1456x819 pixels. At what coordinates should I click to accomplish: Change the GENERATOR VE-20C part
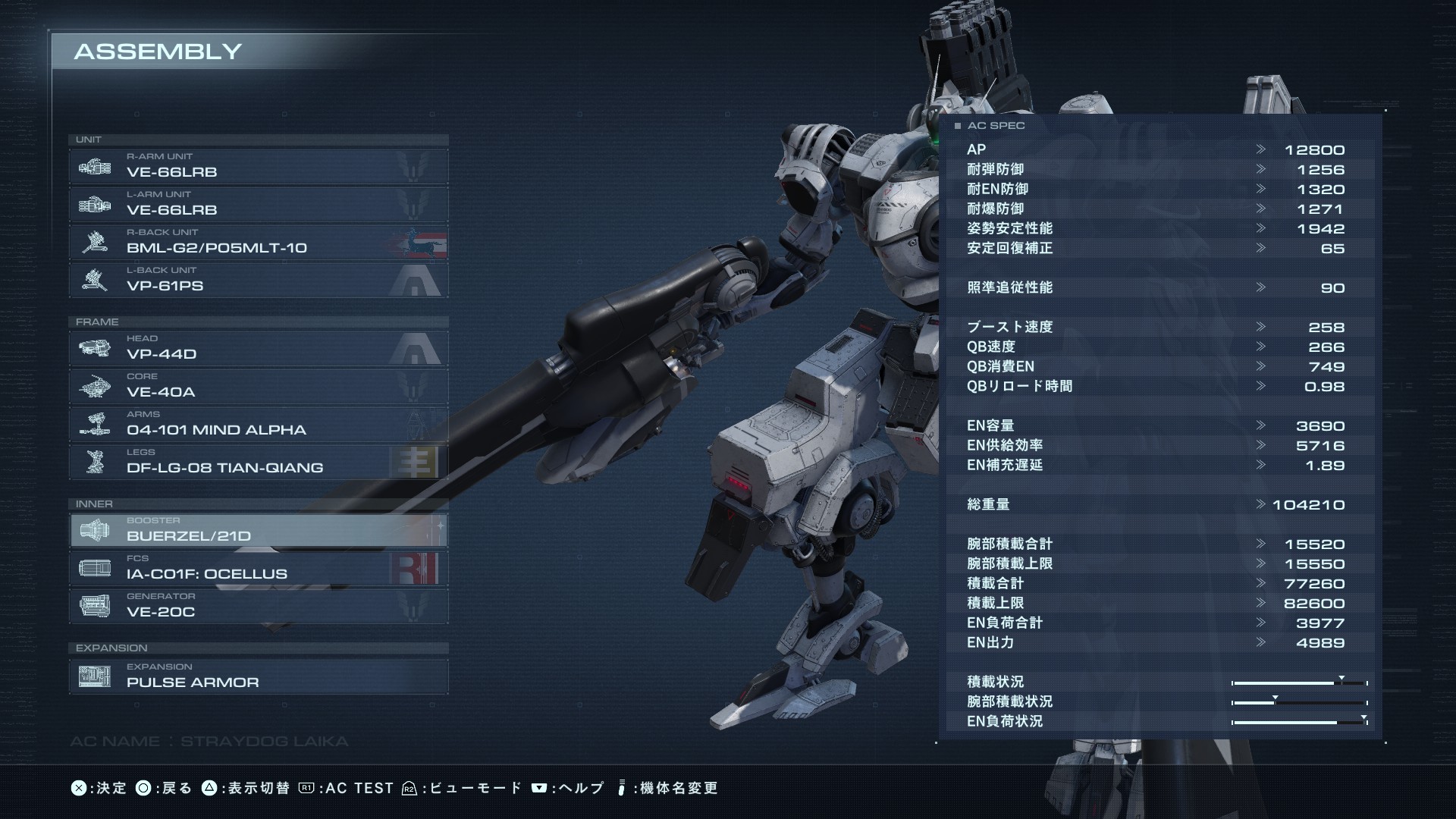pos(258,607)
